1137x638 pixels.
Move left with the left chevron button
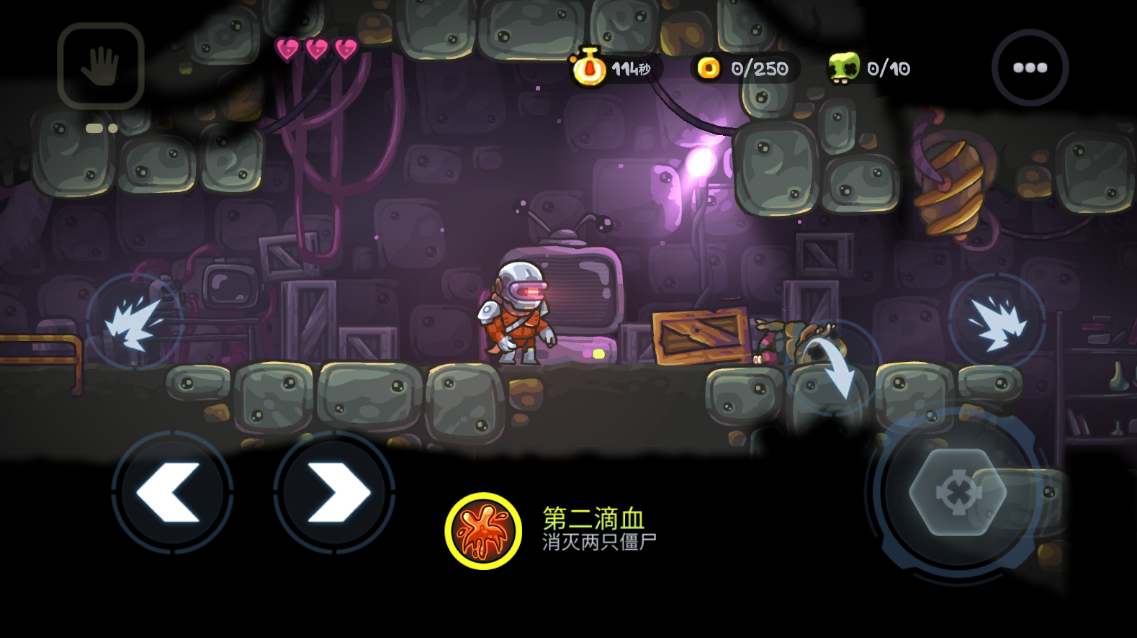coord(172,492)
